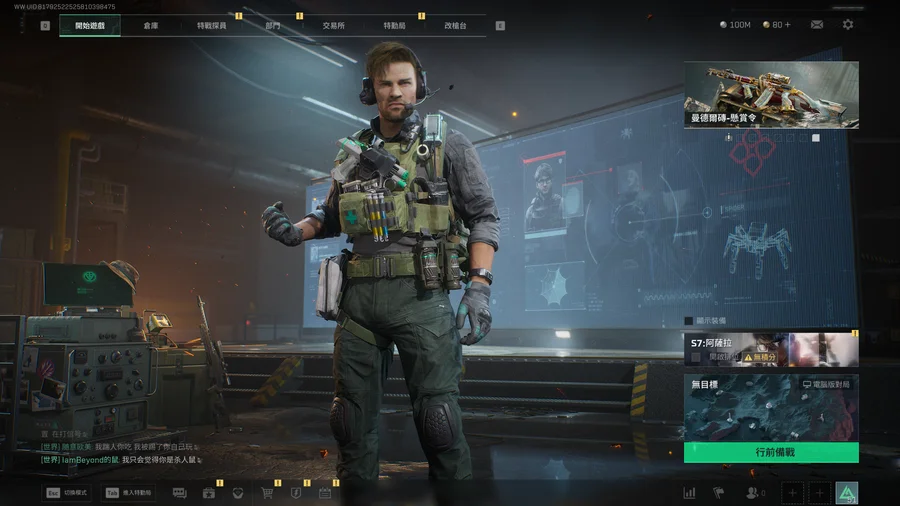The height and width of the screenshot is (506, 900).
Task: Show the bar chart statistics icon
Action: (x=689, y=493)
